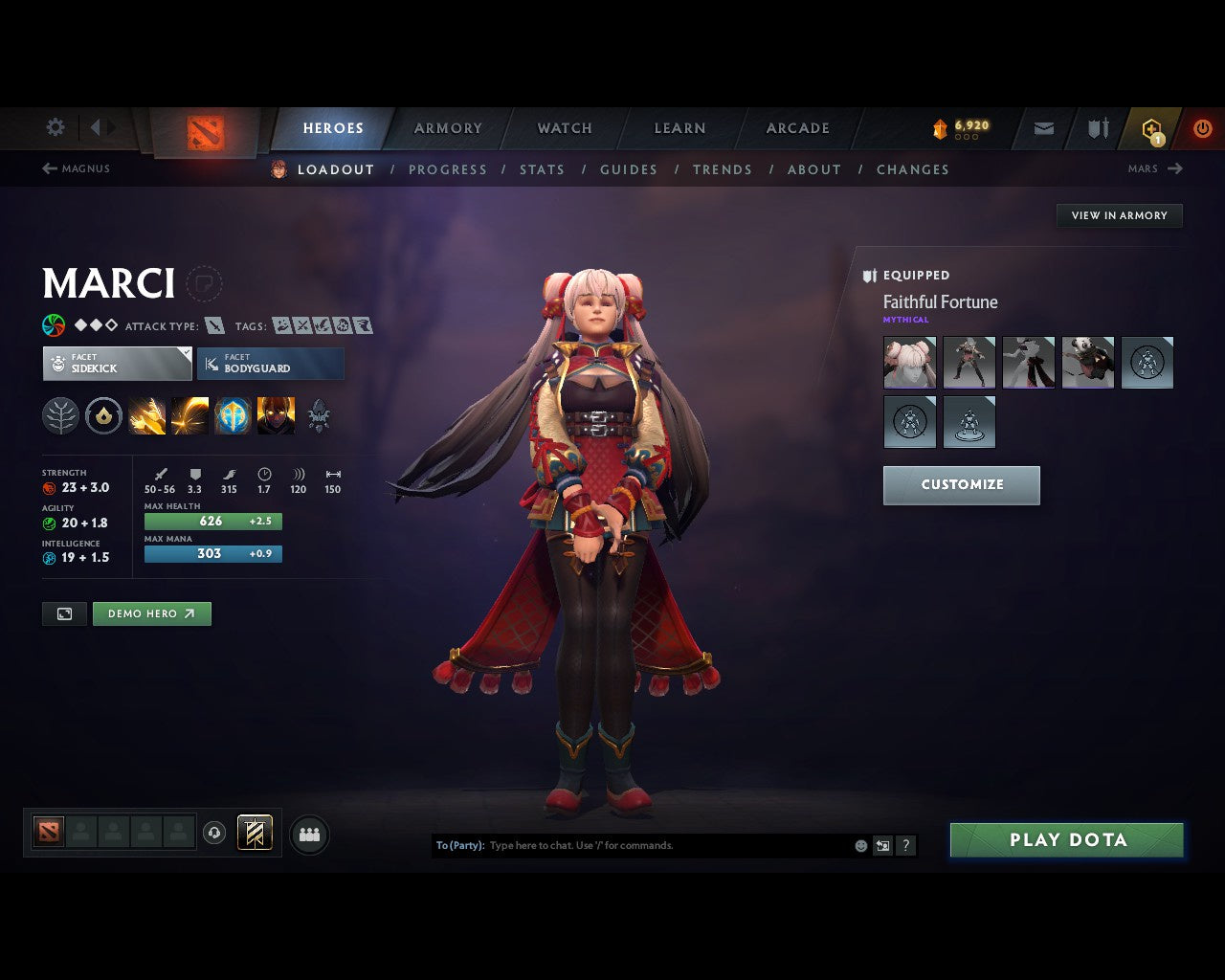Toggle the voice chat headset icon
Viewport: 1225px width, 980px height.
click(x=213, y=833)
